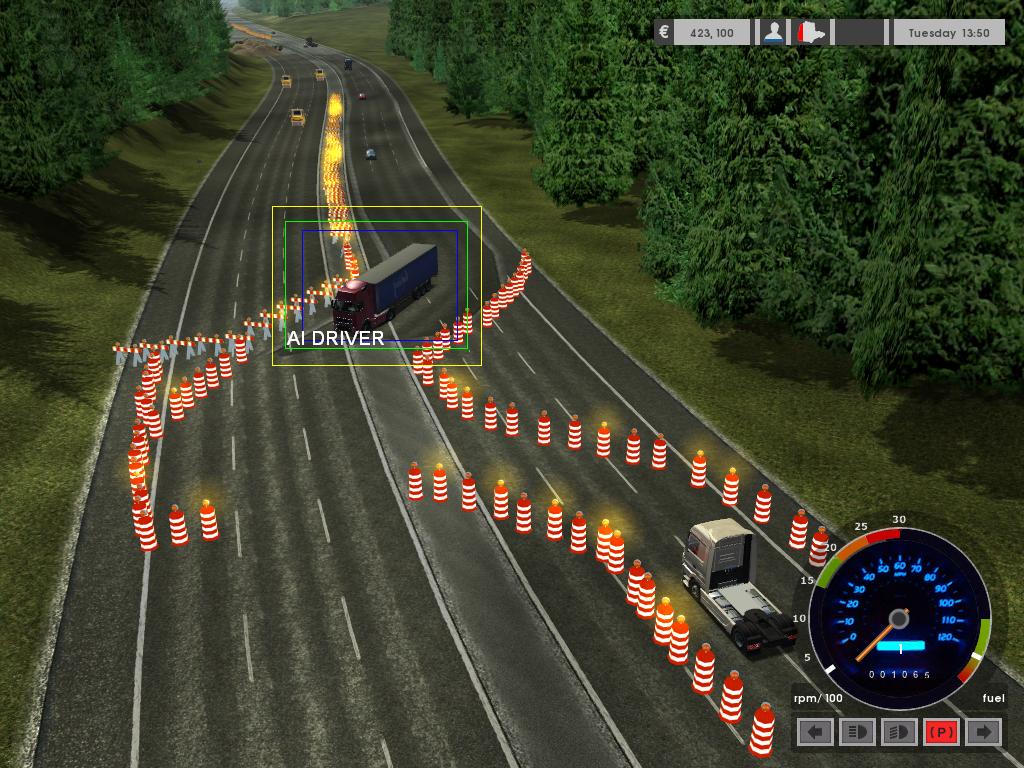The height and width of the screenshot is (768, 1024).
Task: Click the euro currency icon
Action: tap(664, 33)
